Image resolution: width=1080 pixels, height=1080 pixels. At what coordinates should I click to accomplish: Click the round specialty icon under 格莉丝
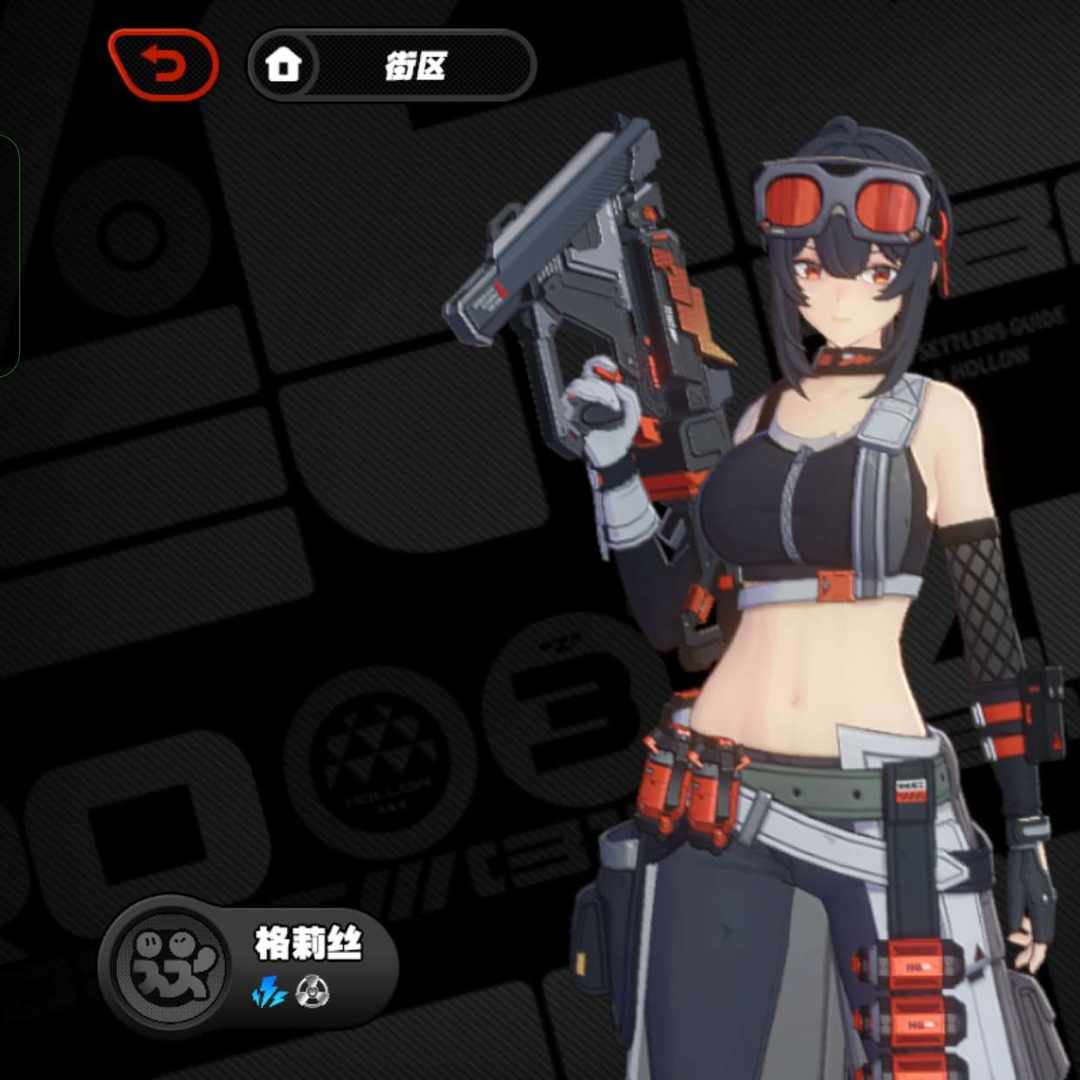[x=313, y=993]
